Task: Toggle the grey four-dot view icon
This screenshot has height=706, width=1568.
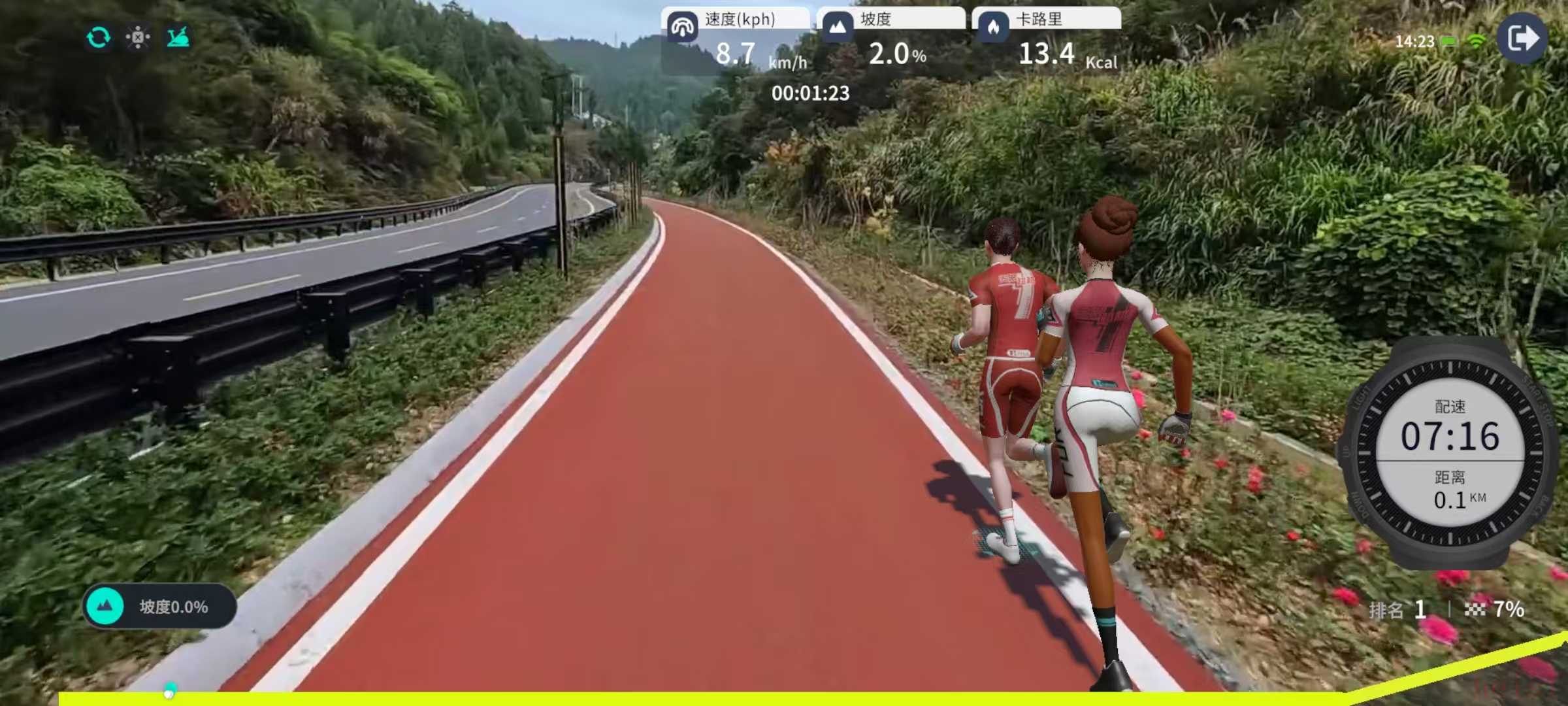Action: [138, 38]
